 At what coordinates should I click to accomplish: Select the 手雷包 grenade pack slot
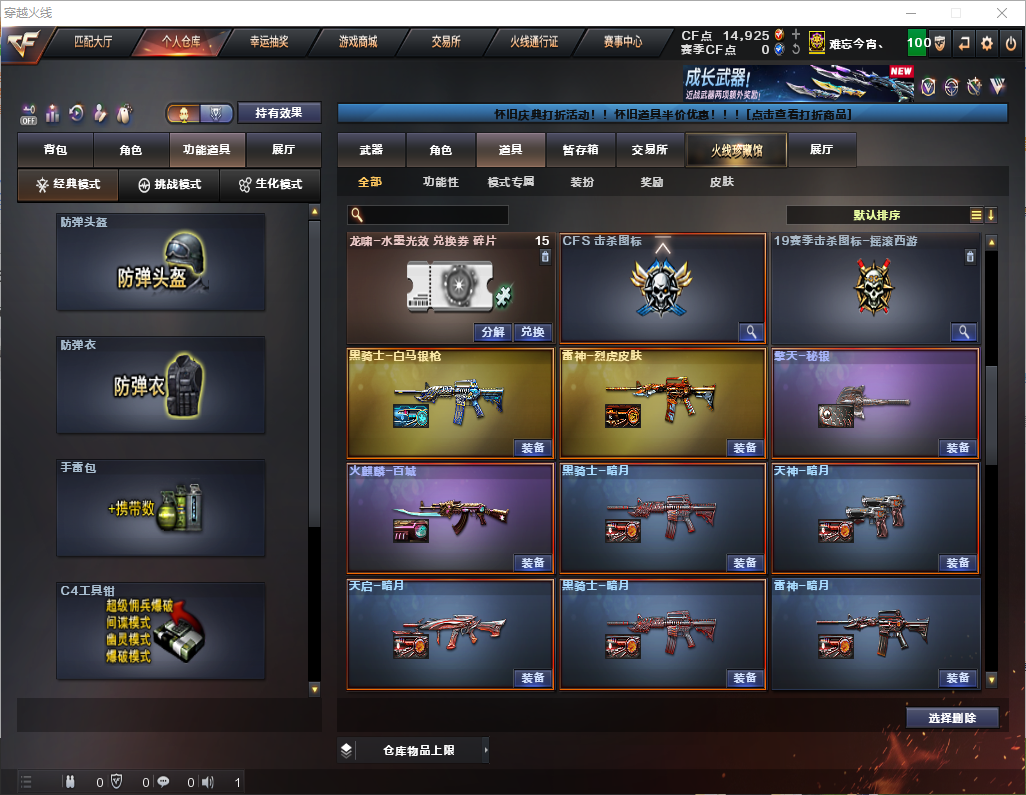(x=161, y=507)
